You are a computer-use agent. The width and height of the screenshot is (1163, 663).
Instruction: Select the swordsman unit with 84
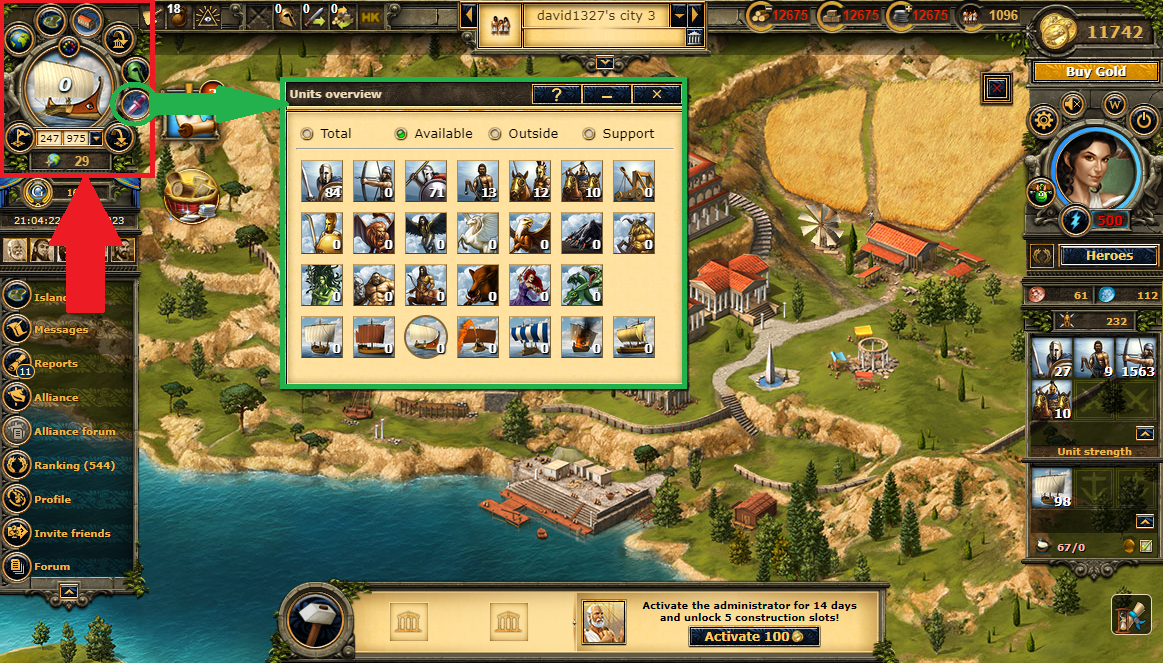[x=322, y=181]
